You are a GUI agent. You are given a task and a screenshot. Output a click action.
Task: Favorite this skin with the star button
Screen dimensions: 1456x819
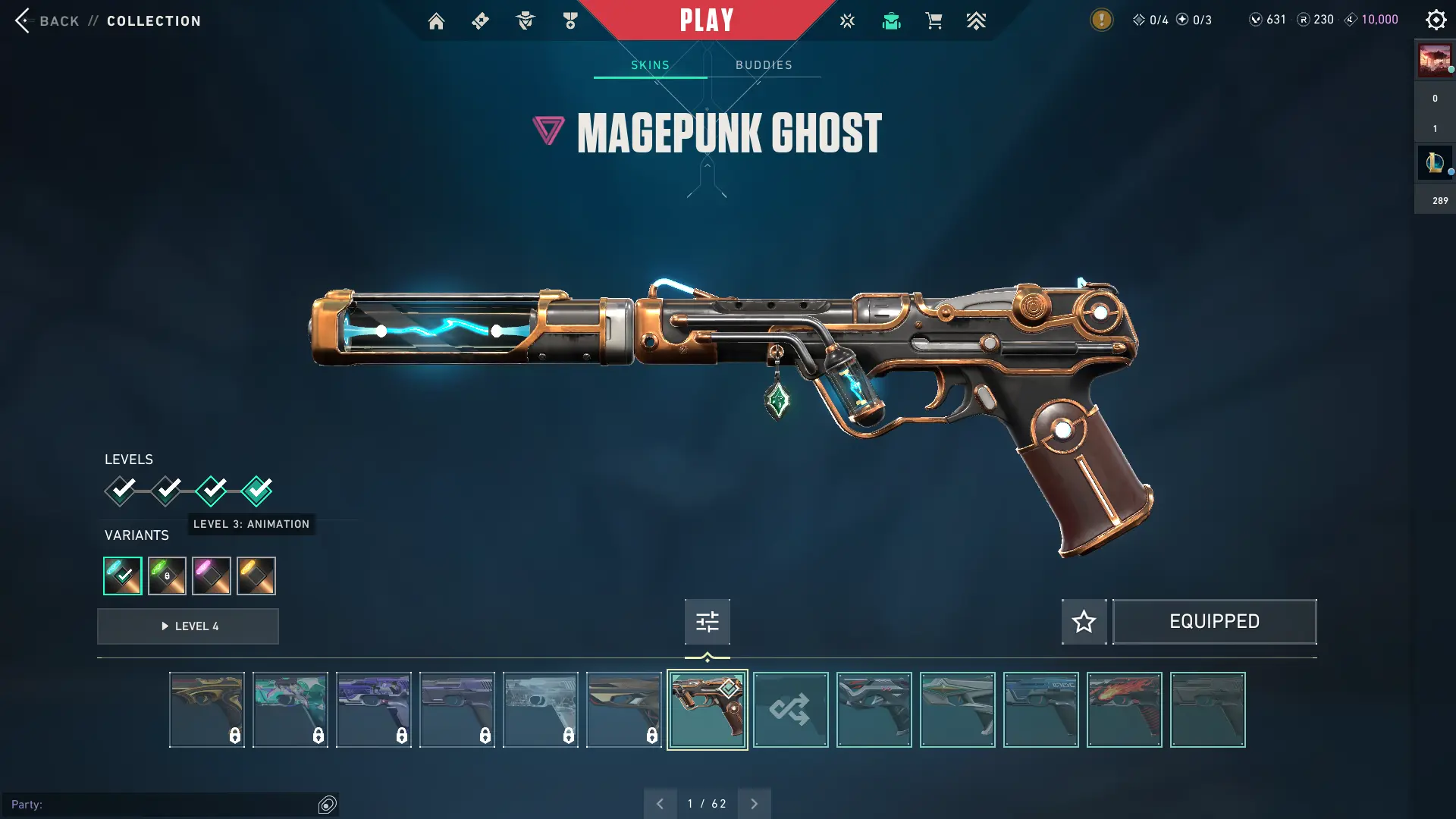(1084, 622)
